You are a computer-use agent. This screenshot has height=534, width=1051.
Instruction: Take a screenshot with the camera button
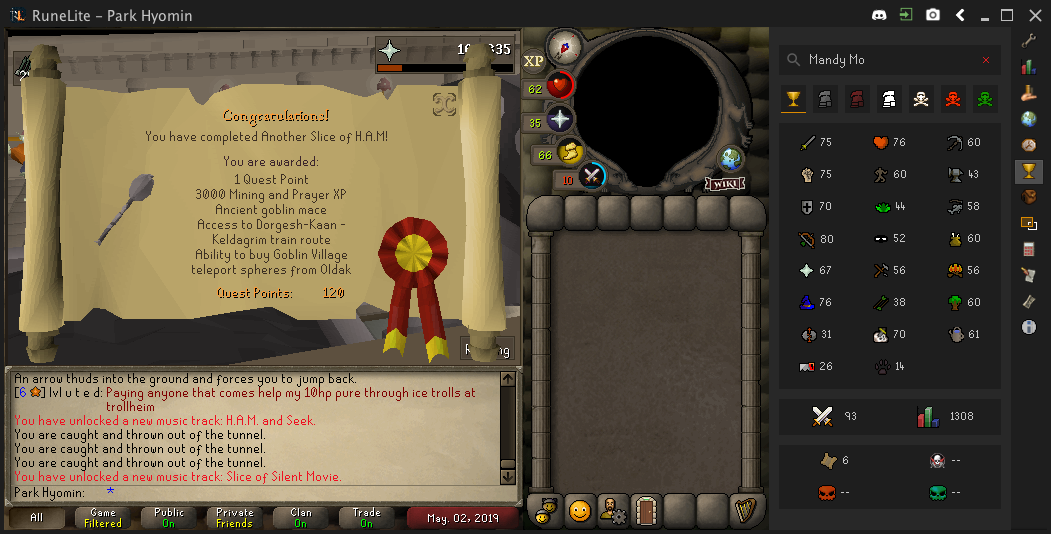[933, 15]
